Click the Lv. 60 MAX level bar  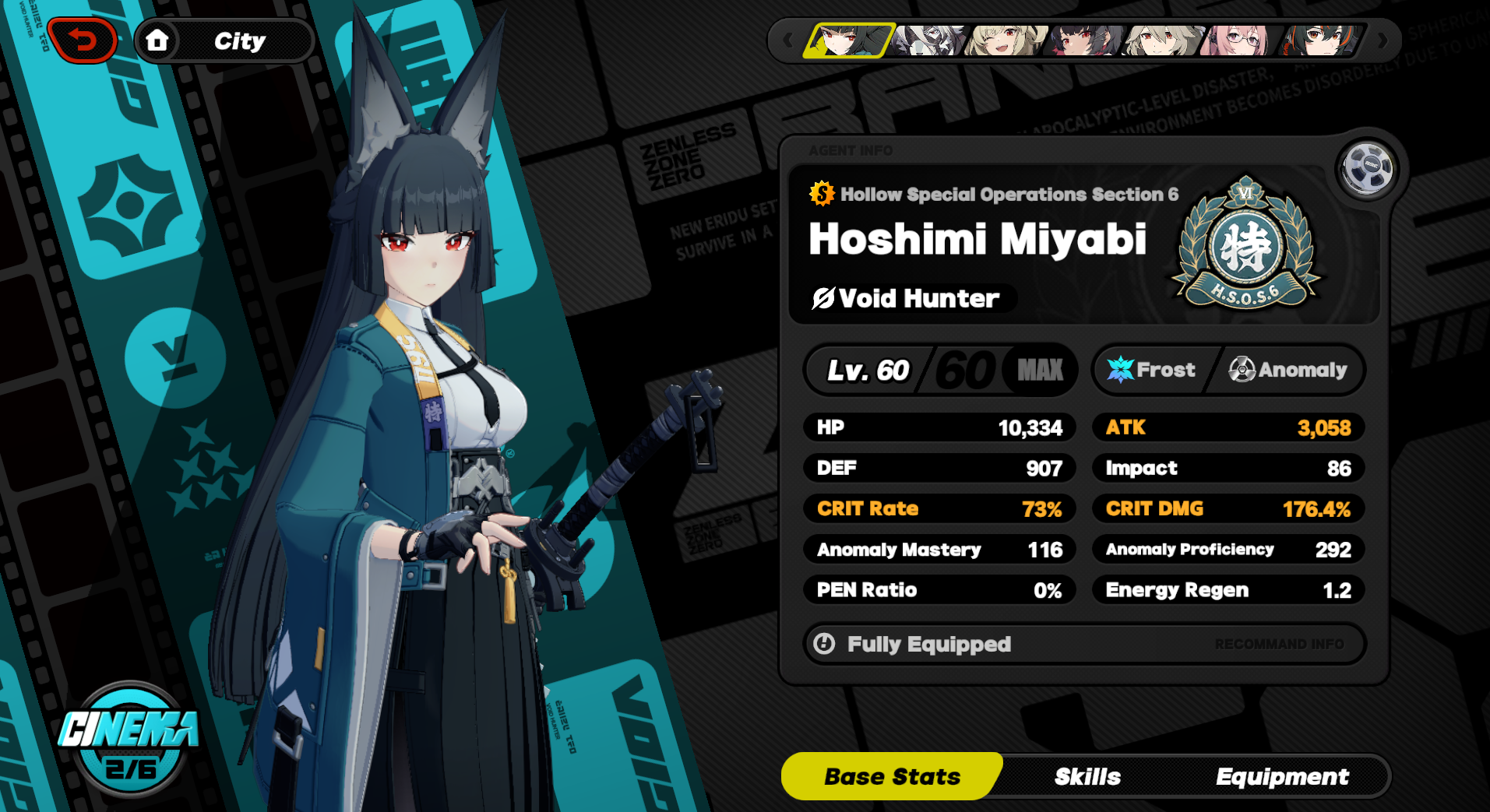[939, 370]
